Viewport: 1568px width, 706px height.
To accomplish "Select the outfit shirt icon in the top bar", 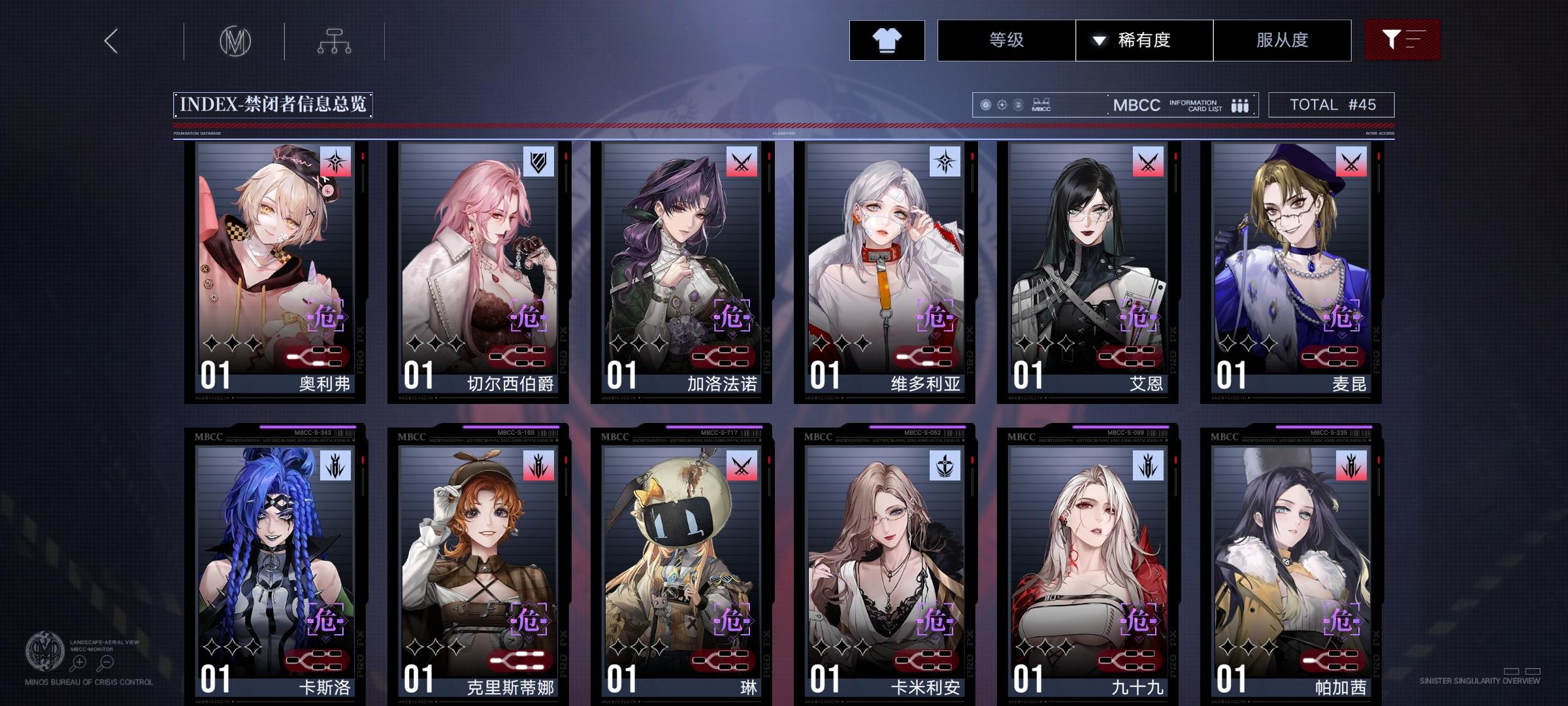I will click(x=887, y=40).
